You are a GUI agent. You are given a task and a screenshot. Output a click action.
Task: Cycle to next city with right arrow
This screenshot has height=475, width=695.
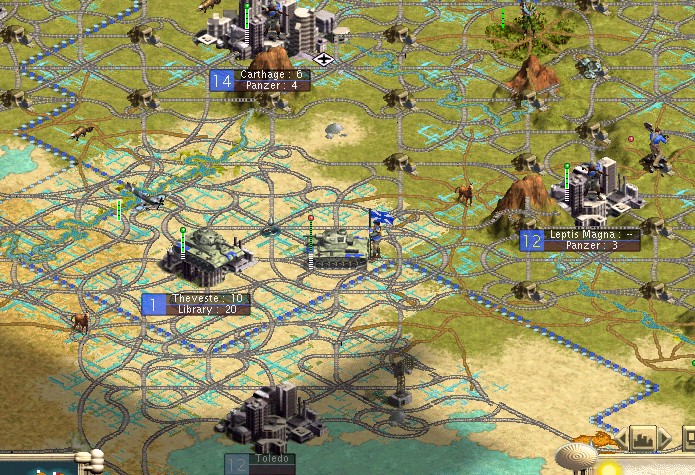(x=665, y=438)
